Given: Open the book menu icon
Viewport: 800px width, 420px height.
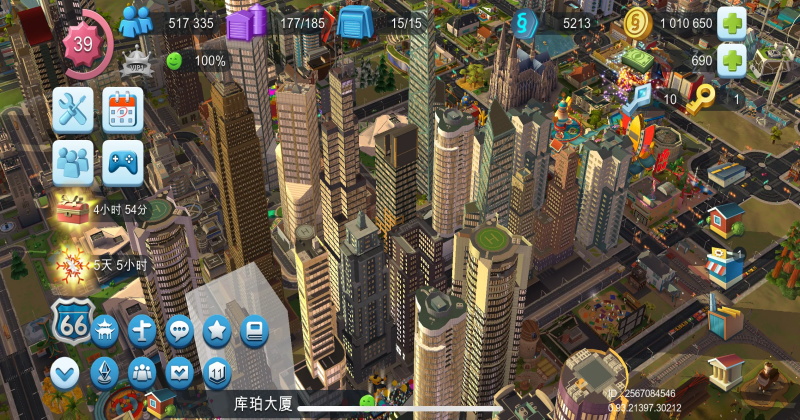Looking at the screenshot, I should point(254,331).
